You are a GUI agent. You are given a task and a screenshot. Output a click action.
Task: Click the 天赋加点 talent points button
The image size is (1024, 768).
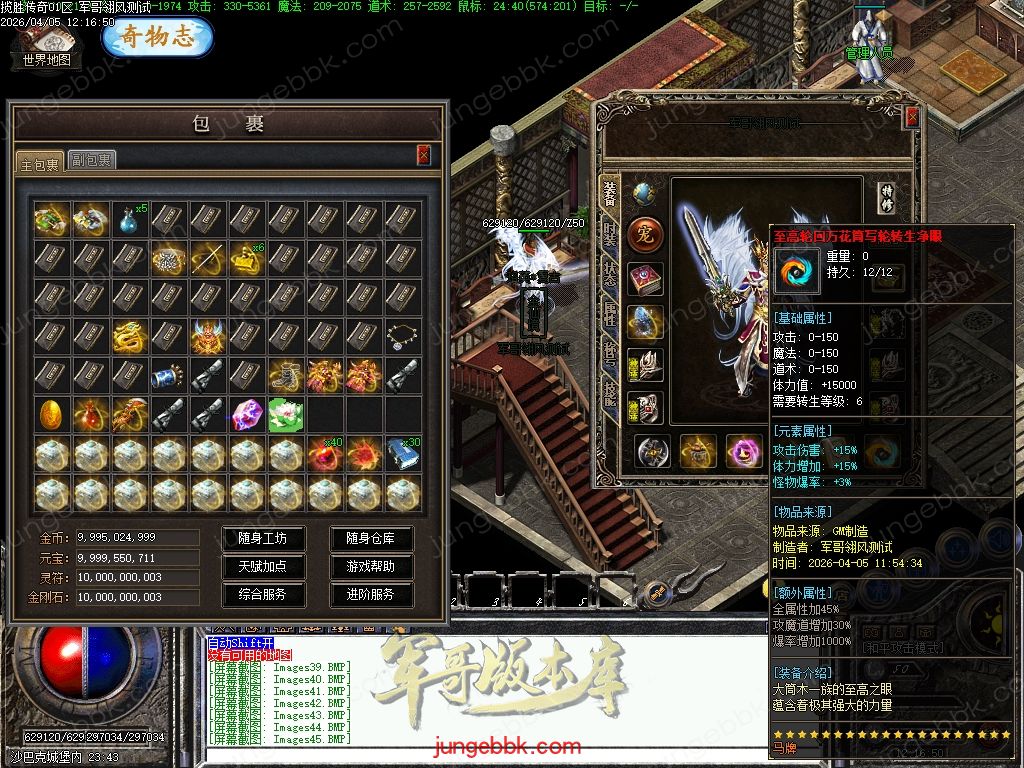[262, 566]
